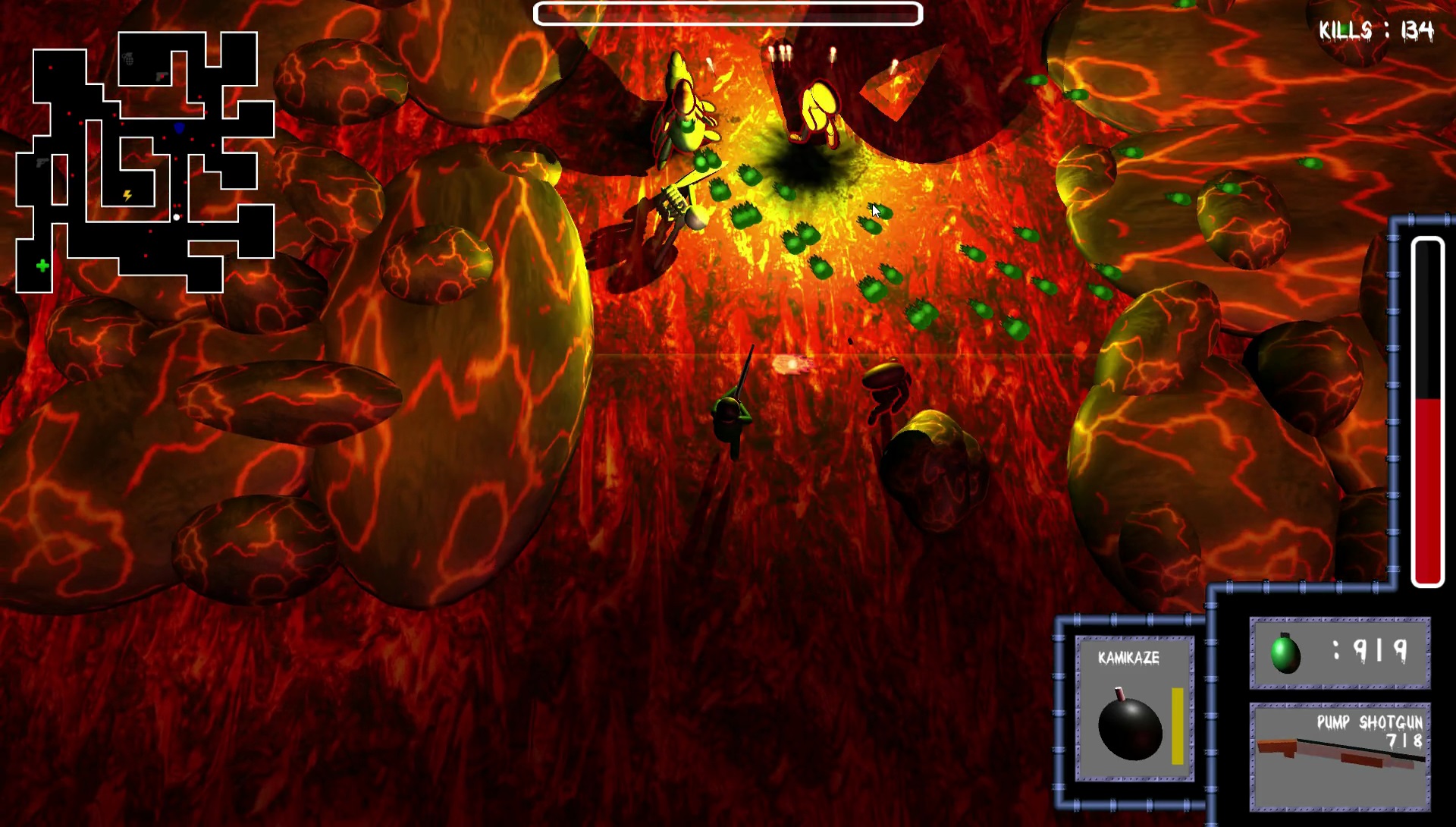Click the white dot marker on the minimap
The width and height of the screenshot is (1456, 827).
coord(177,216)
